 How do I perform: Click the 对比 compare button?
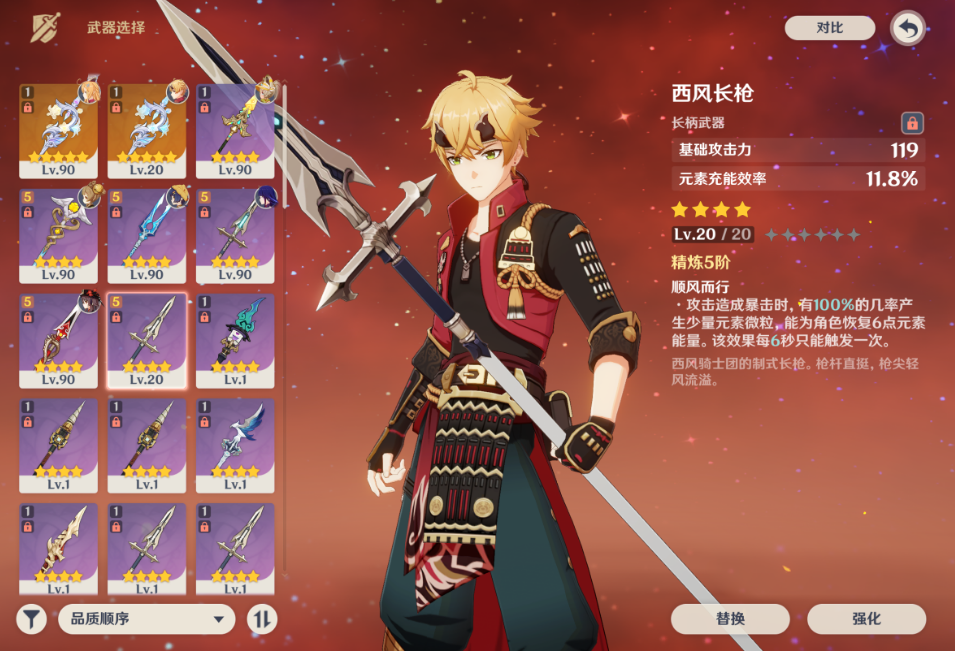pos(829,28)
